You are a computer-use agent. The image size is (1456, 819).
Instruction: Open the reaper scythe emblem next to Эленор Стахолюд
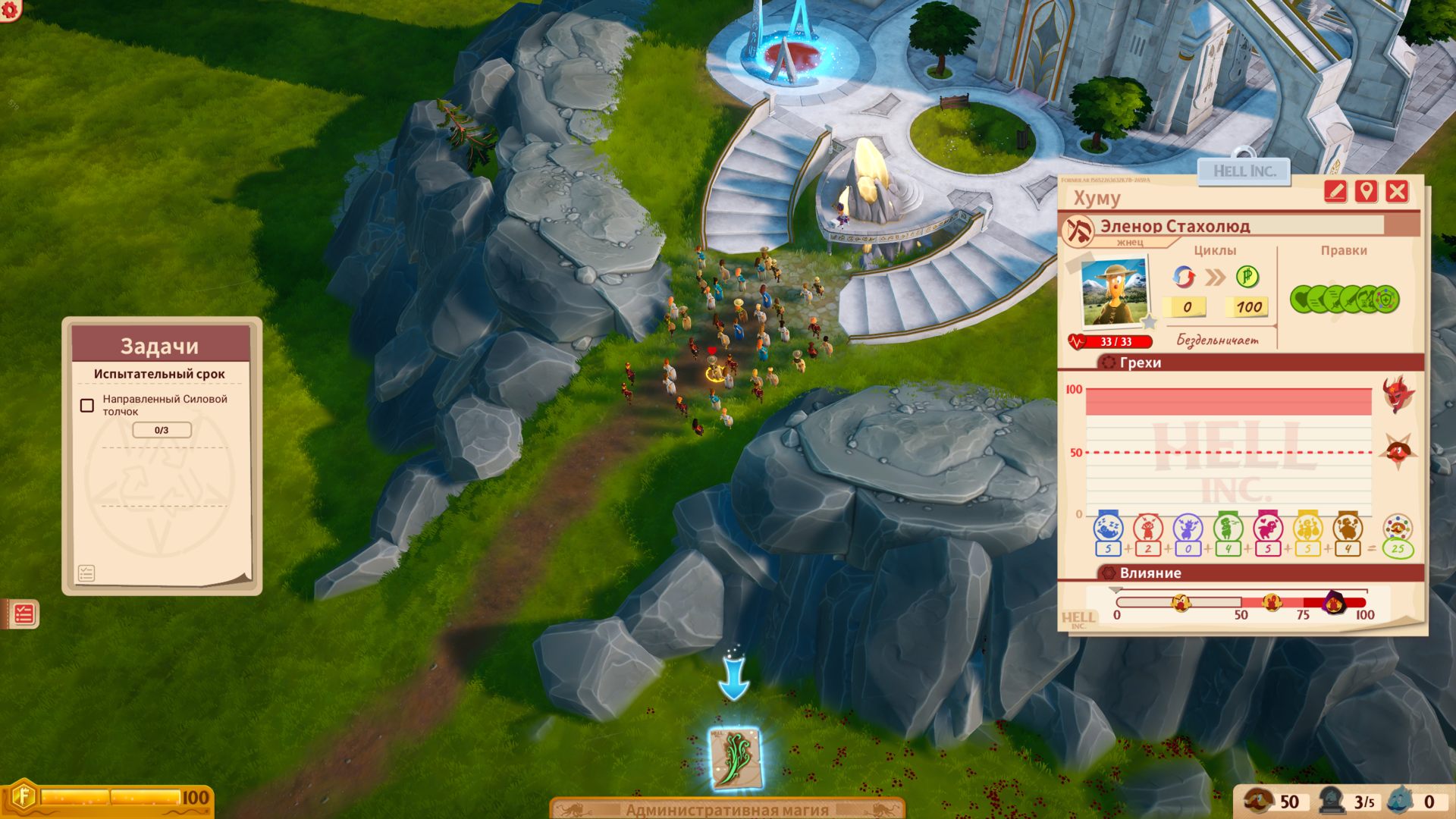click(x=1079, y=229)
